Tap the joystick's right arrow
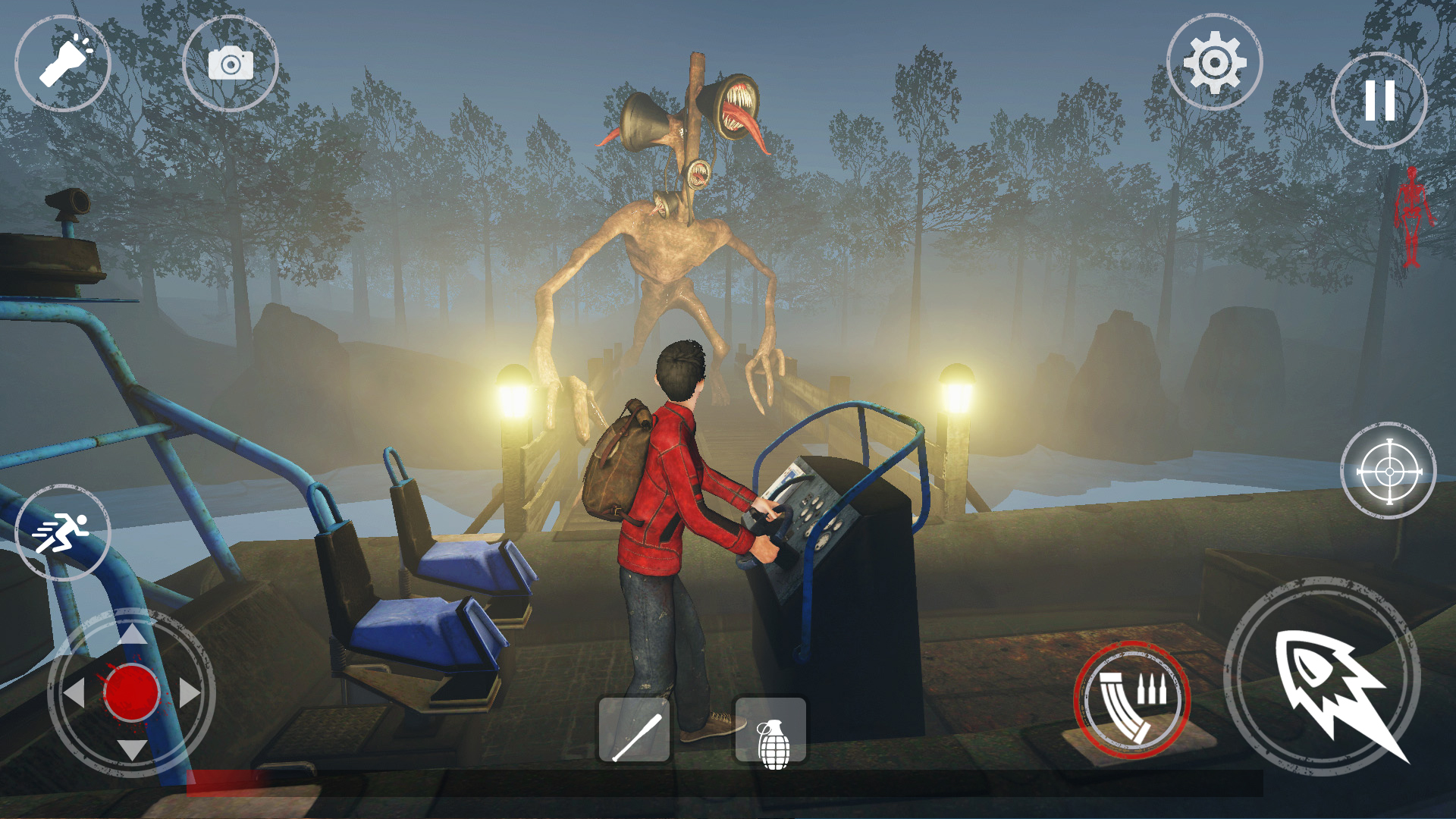 189,692
